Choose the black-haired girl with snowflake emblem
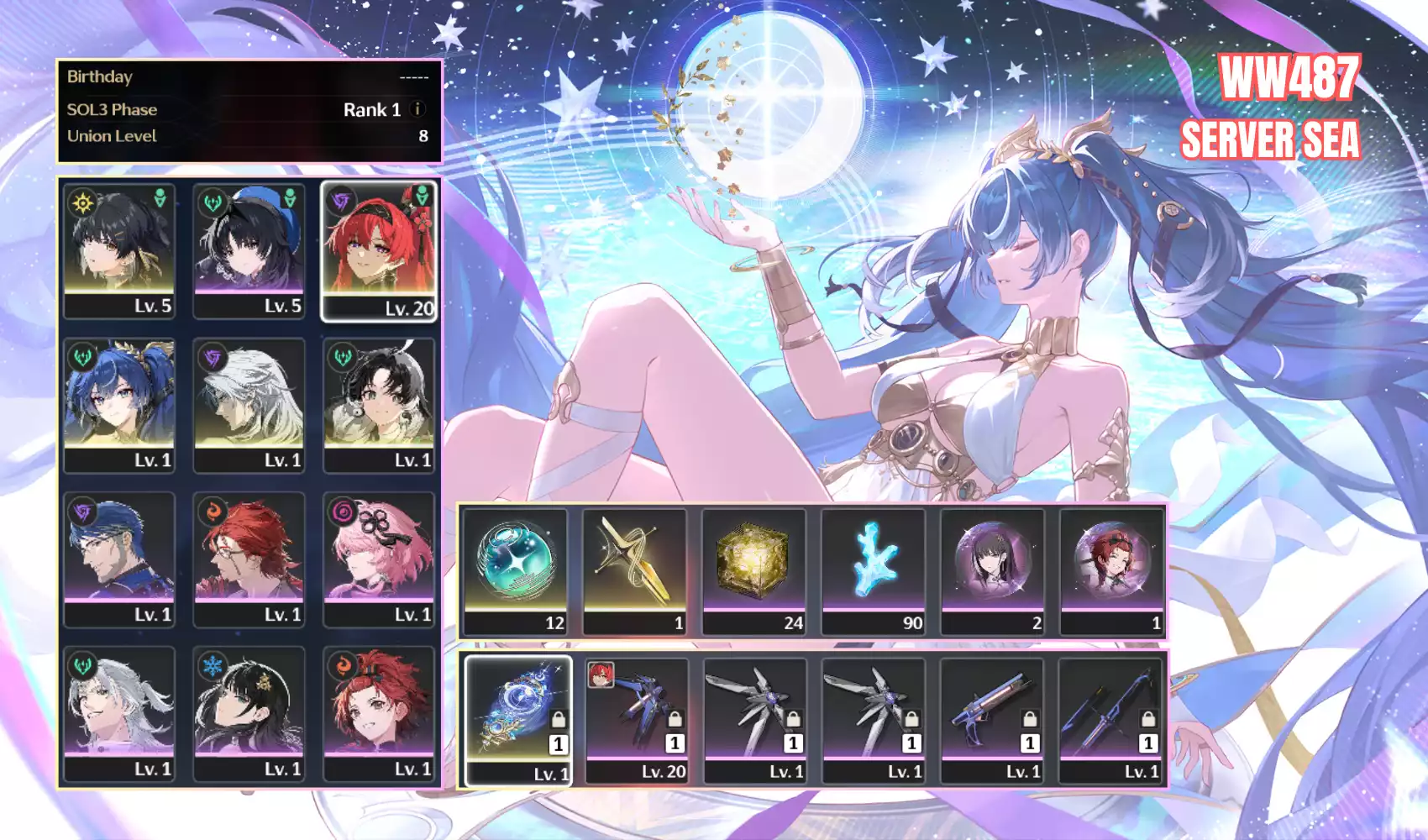The height and width of the screenshot is (840, 1428). tap(249, 714)
